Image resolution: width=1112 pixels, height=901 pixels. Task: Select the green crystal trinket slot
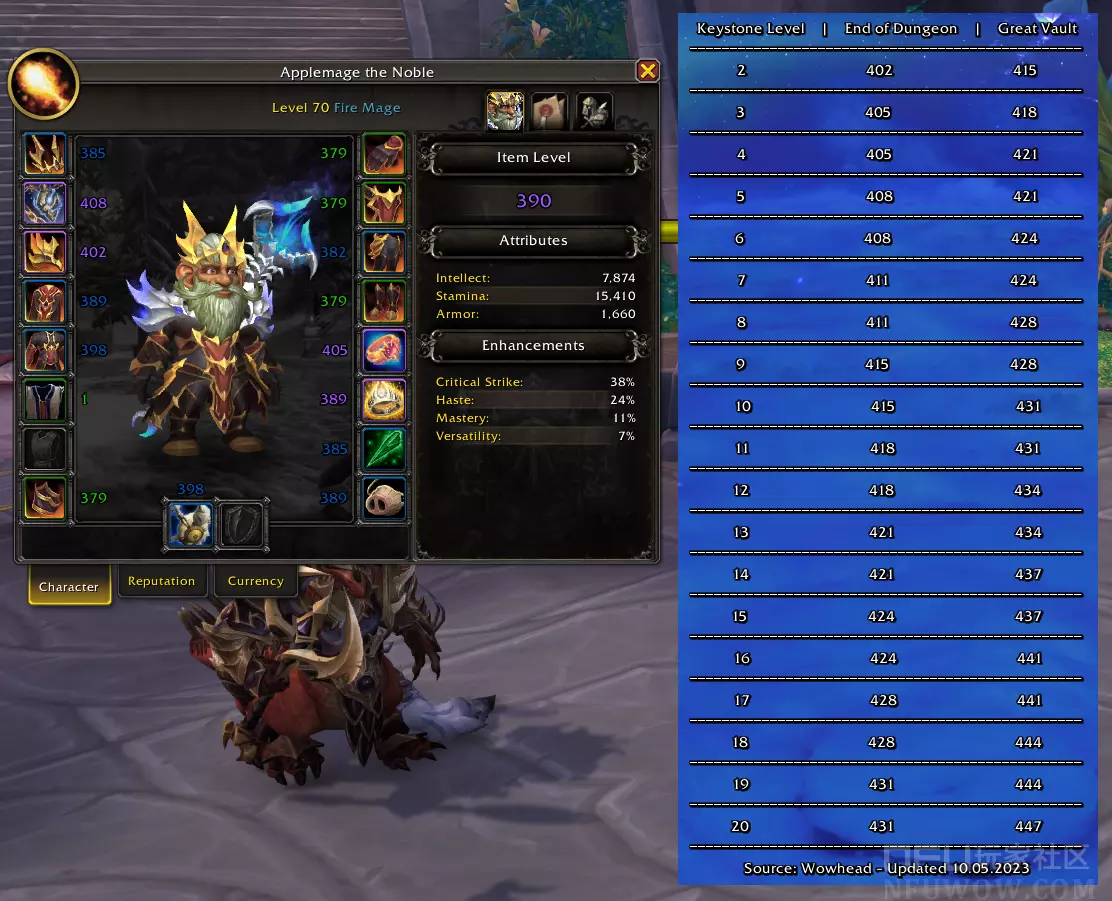[384, 449]
